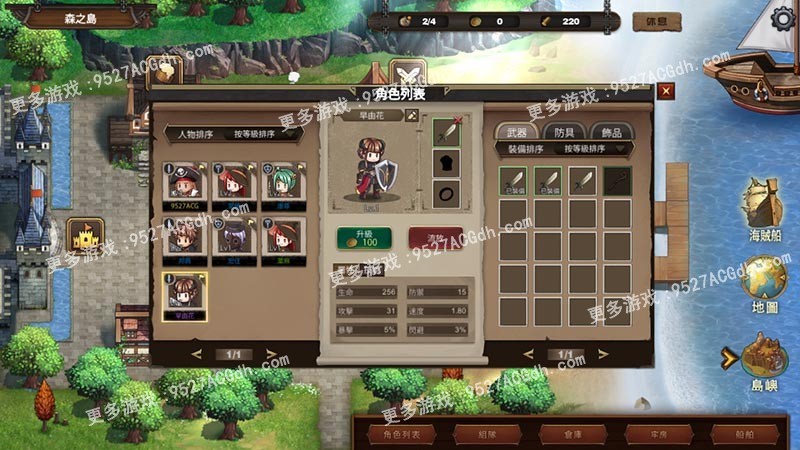Open the settings gear
800x450 pixels.
click(x=784, y=19)
